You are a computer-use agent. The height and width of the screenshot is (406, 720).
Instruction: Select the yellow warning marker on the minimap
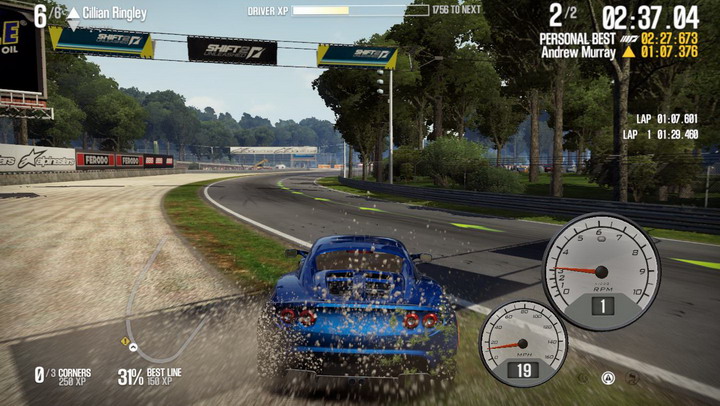coord(126,341)
